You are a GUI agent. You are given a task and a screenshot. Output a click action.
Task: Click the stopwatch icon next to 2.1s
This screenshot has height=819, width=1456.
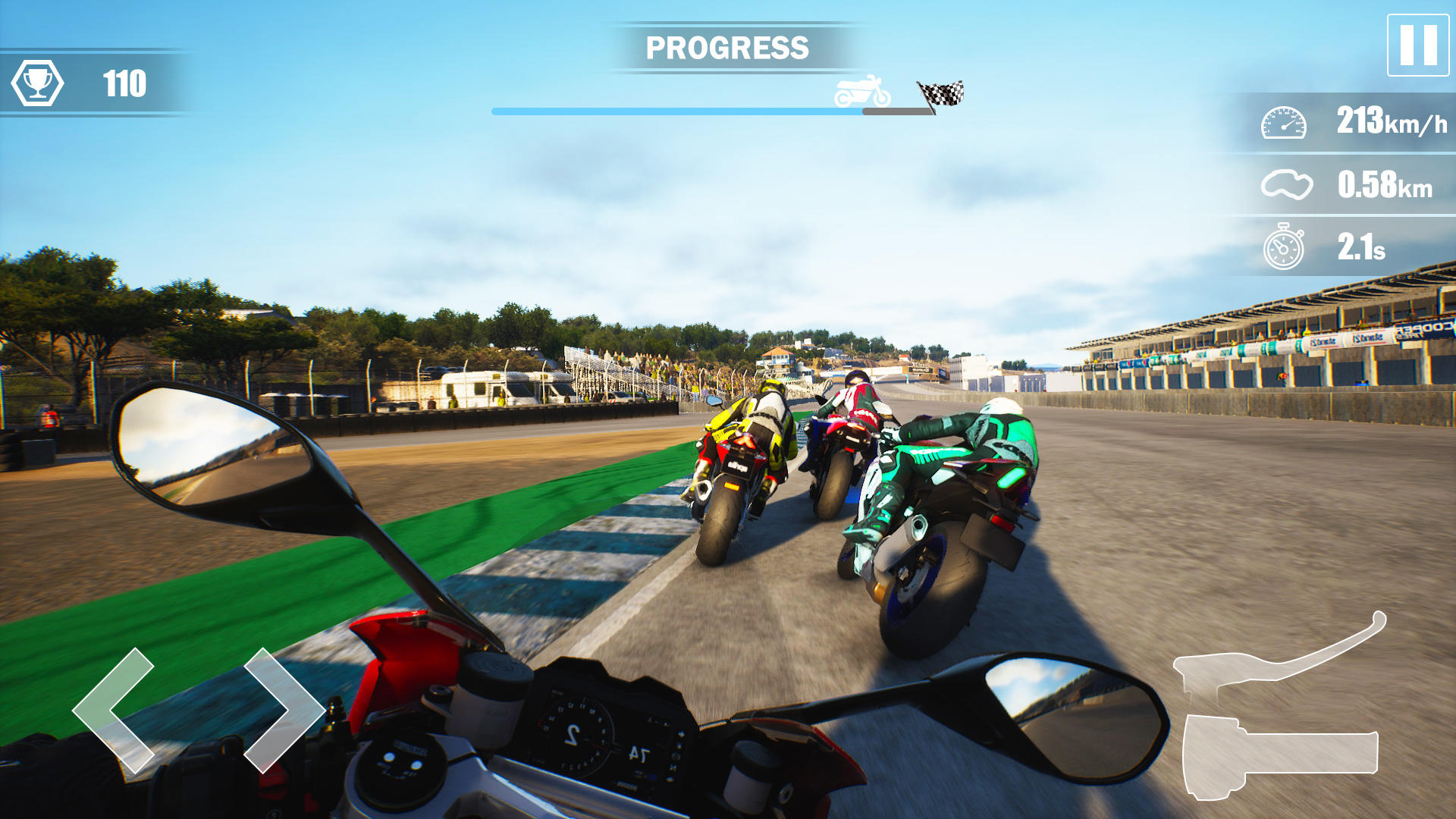click(x=1284, y=246)
